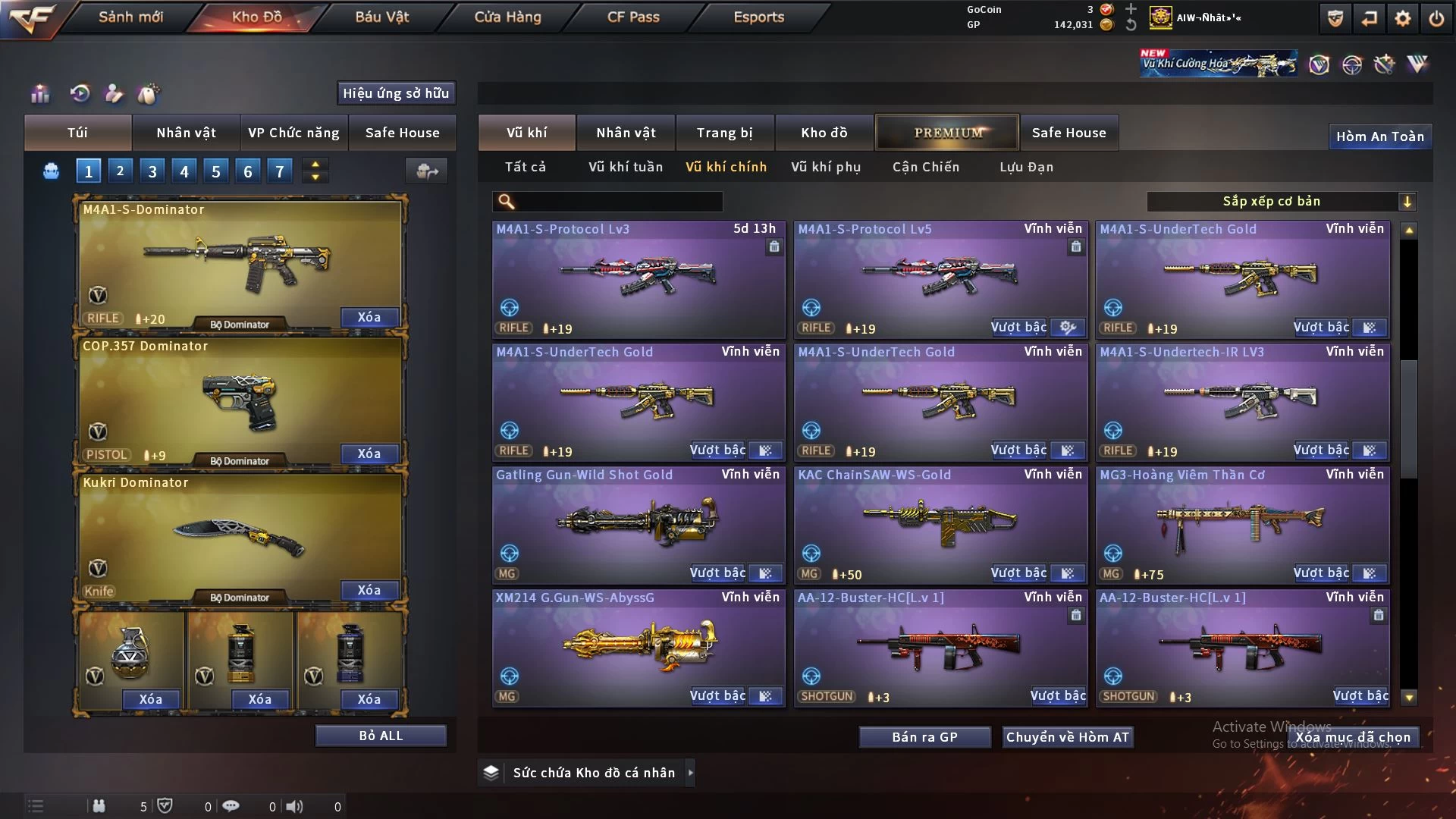The width and height of the screenshot is (1456, 819).
Task: Remove the COP.357 Dominator with Xóa
Action: tap(369, 453)
